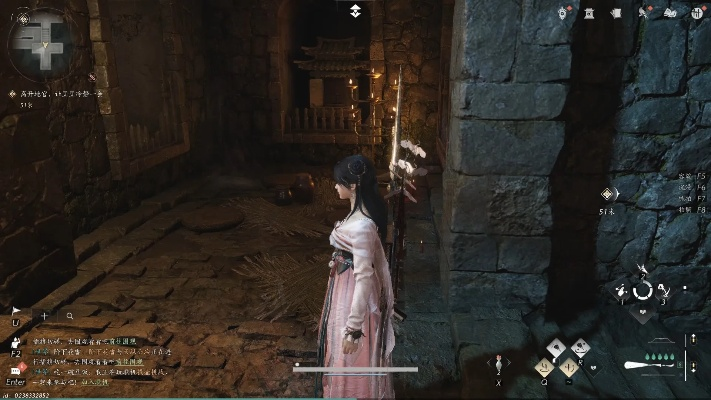The width and height of the screenshot is (711, 400).
Task: Select the consumable item slot labeled X
Action: coord(498,364)
